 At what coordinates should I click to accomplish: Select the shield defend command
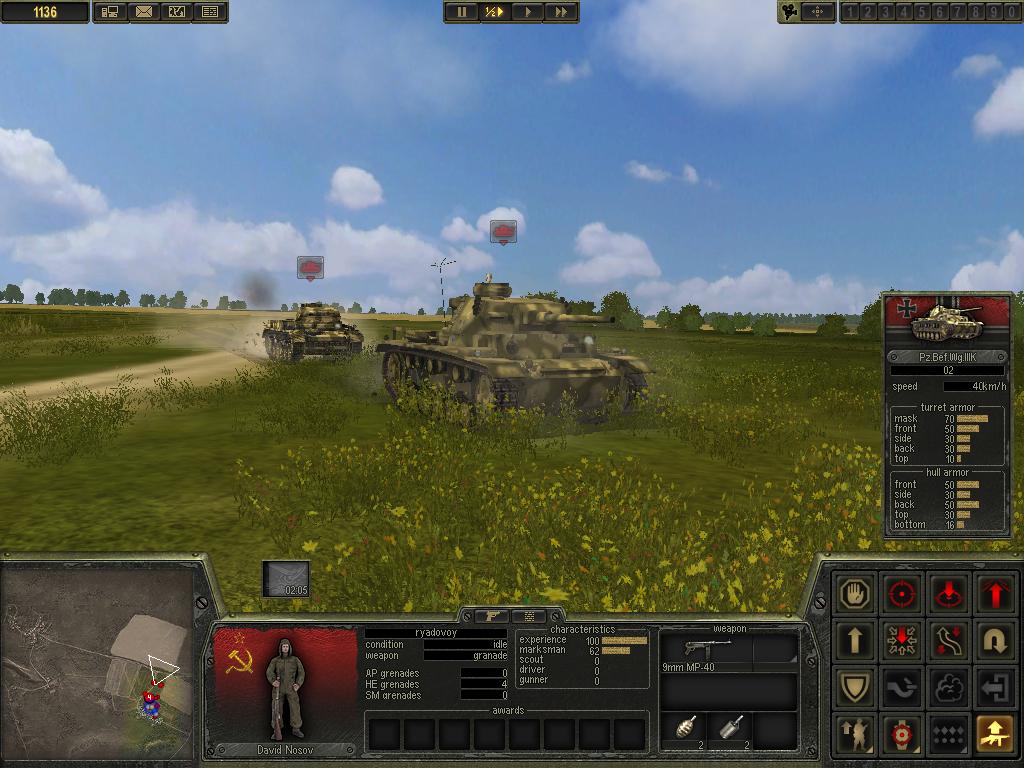click(855, 687)
